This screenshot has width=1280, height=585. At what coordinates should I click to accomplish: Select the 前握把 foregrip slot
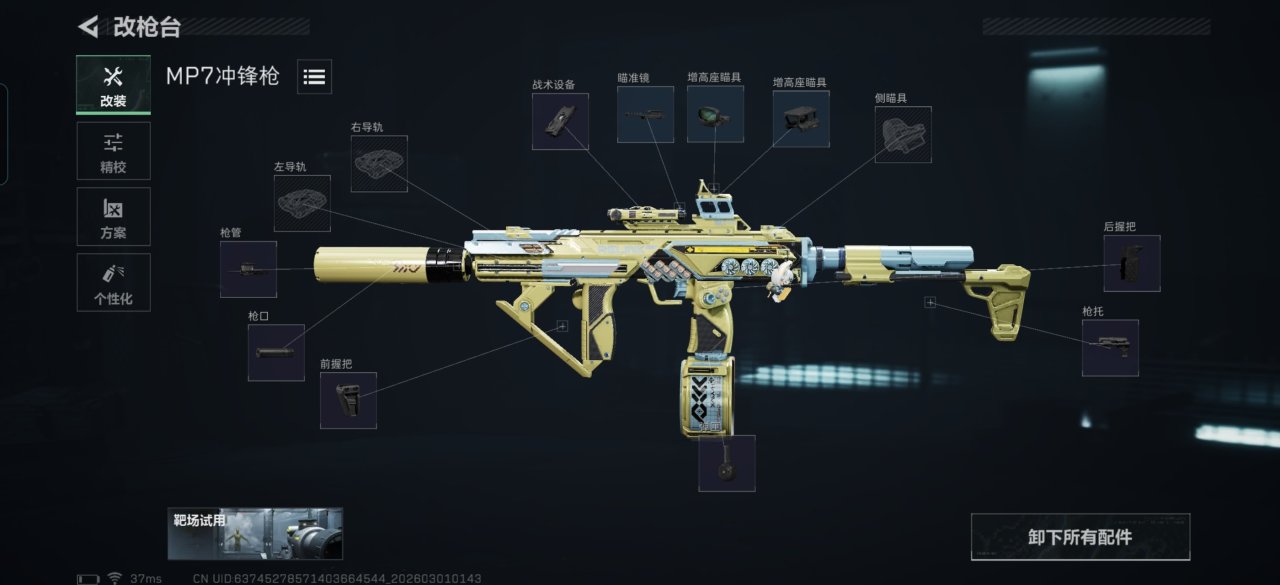coord(348,400)
